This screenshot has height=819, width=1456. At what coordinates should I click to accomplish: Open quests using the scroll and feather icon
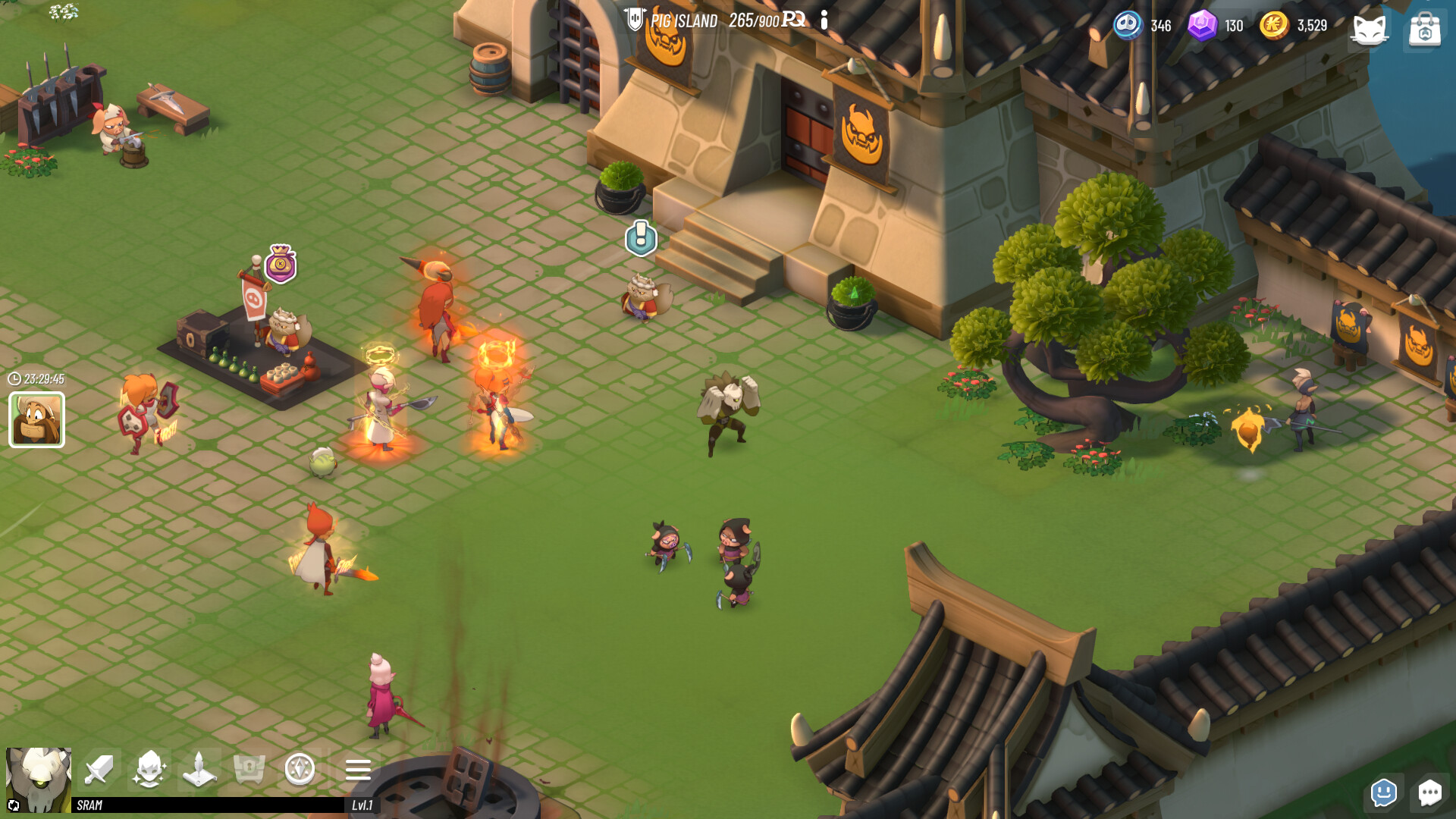point(199,770)
